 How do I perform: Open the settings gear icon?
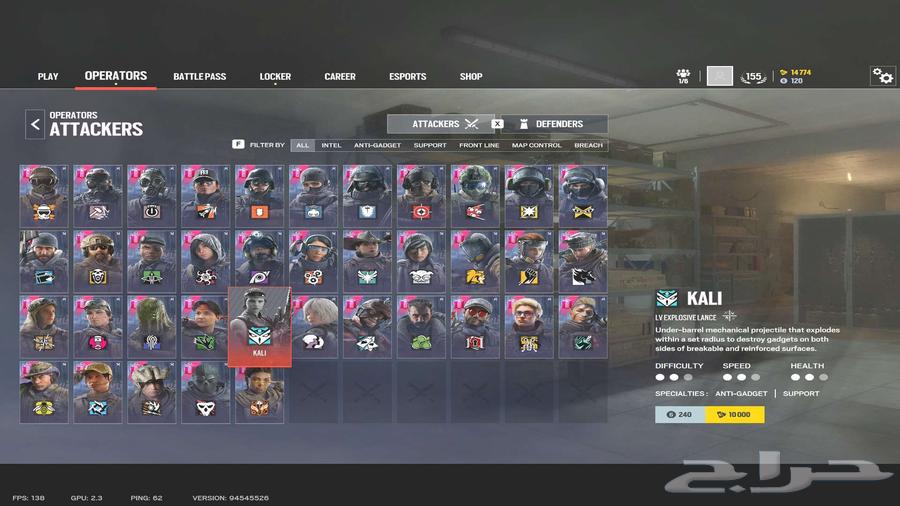[882, 76]
